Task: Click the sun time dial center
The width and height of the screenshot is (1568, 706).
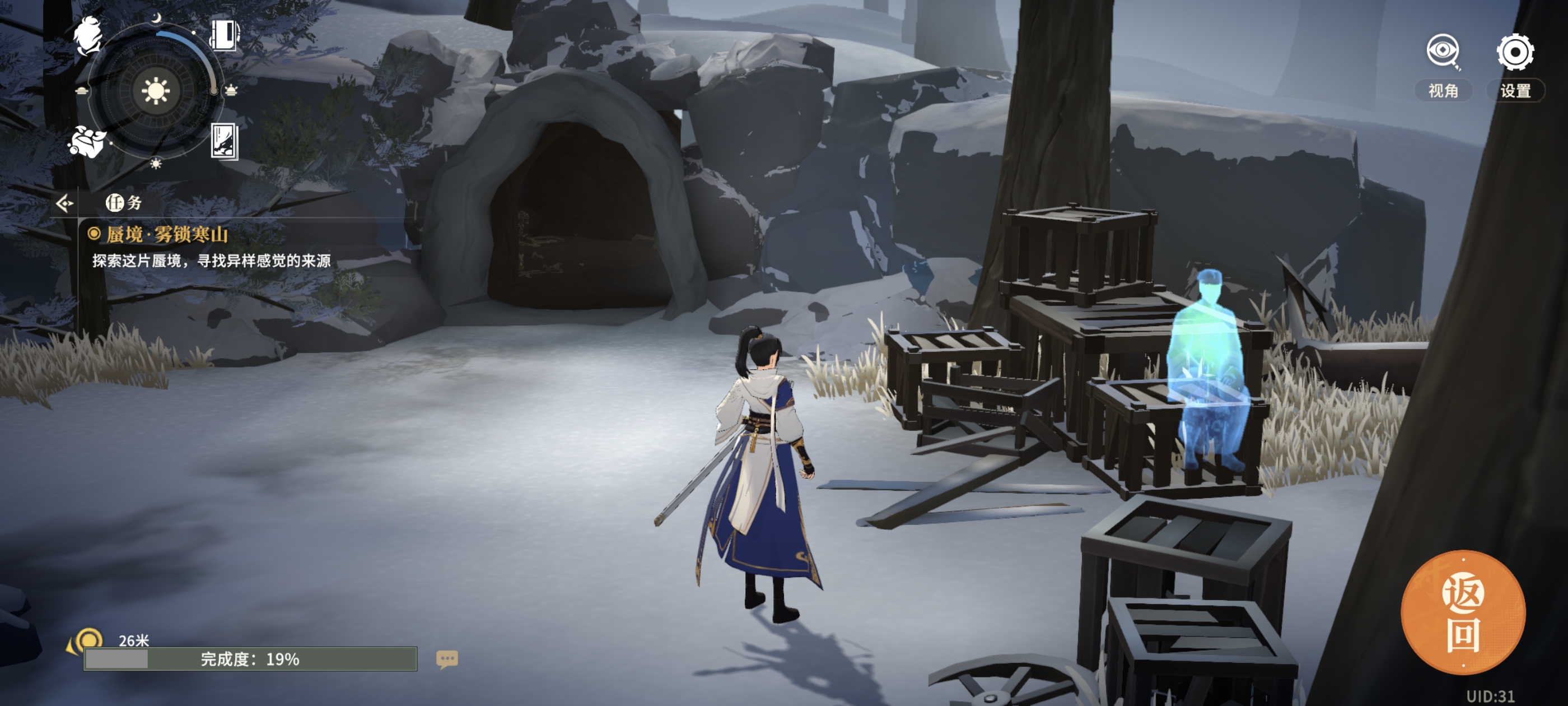Action: (x=155, y=91)
